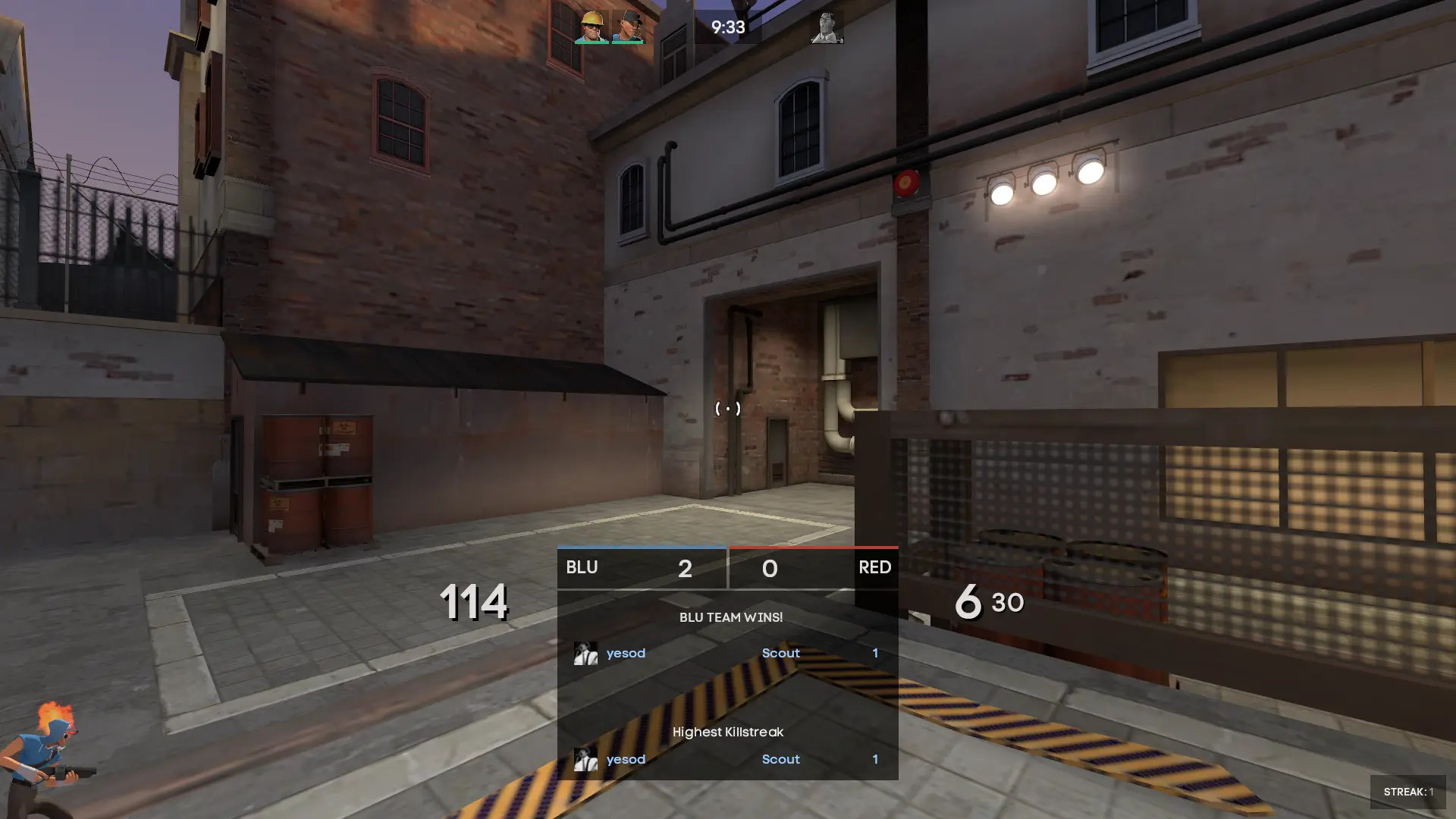
Task: Open yesod's player profile
Action: [x=626, y=653]
